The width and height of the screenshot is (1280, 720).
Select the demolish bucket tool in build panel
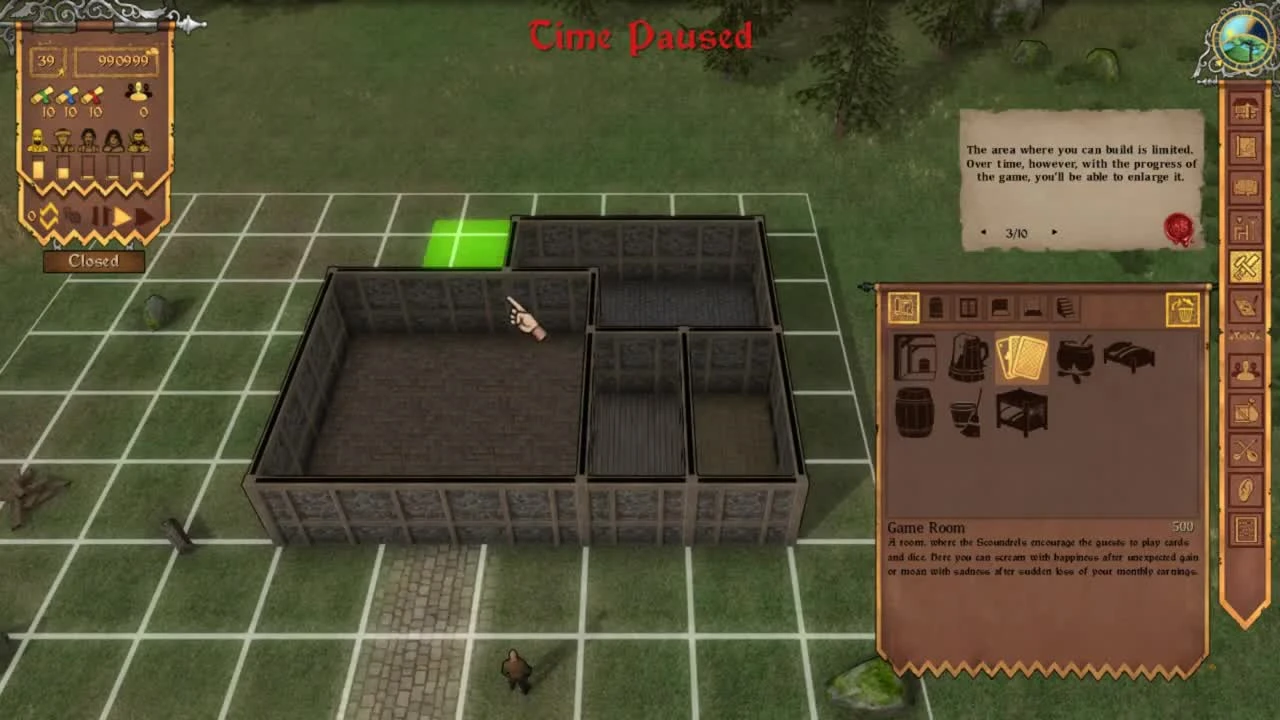coord(1181,308)
